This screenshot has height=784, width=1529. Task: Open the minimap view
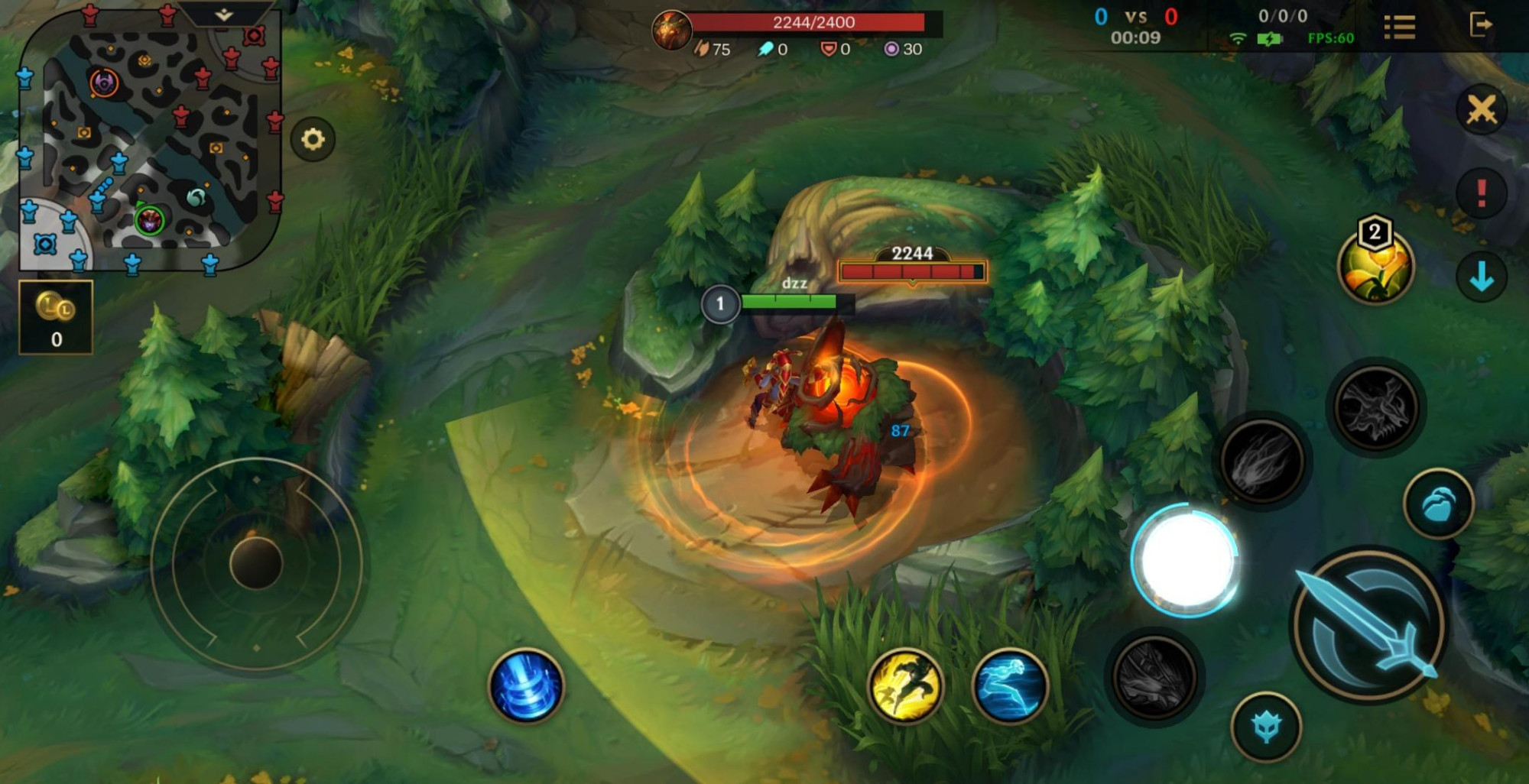pyautogui.click(x=149, y=141)
